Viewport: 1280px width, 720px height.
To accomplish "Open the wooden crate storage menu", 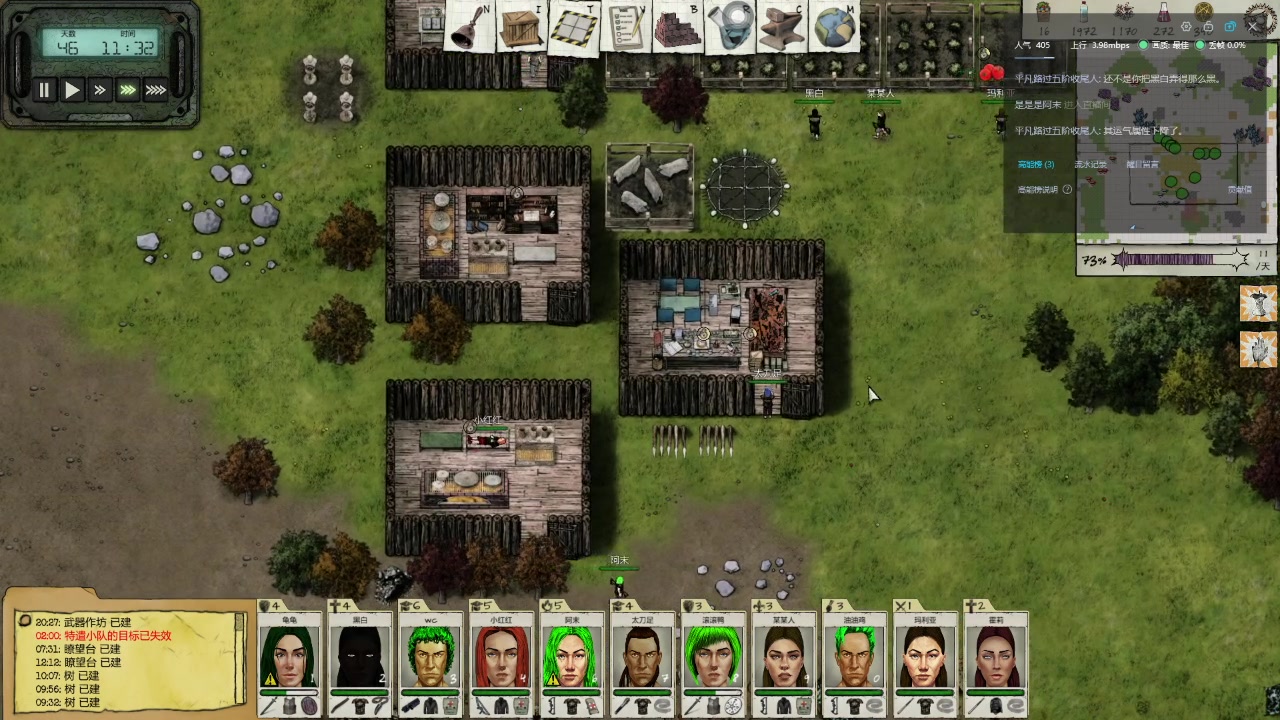I will [x=520, y=27].
